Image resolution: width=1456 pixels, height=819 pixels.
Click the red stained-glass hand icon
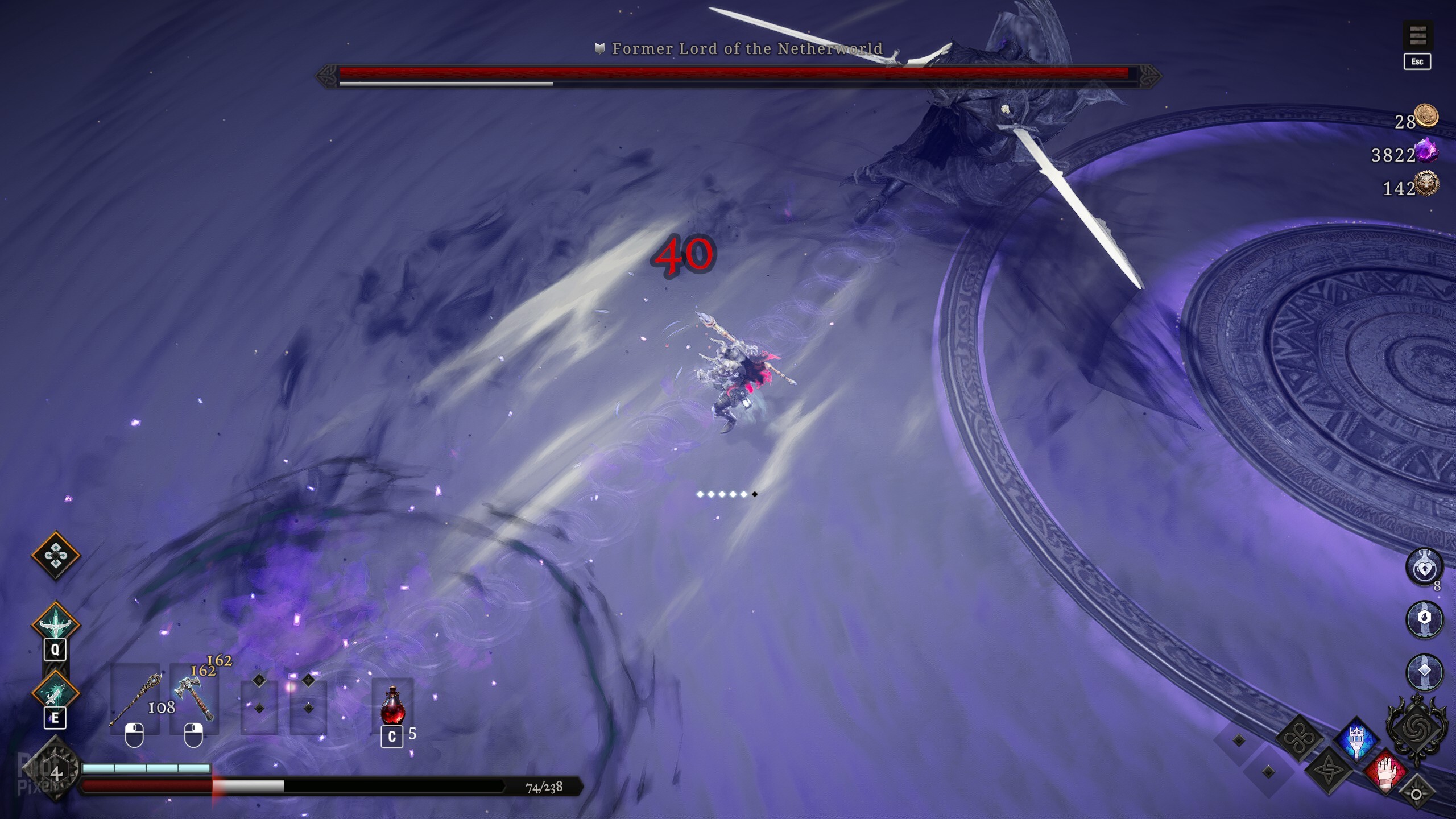pos(1385,770)
